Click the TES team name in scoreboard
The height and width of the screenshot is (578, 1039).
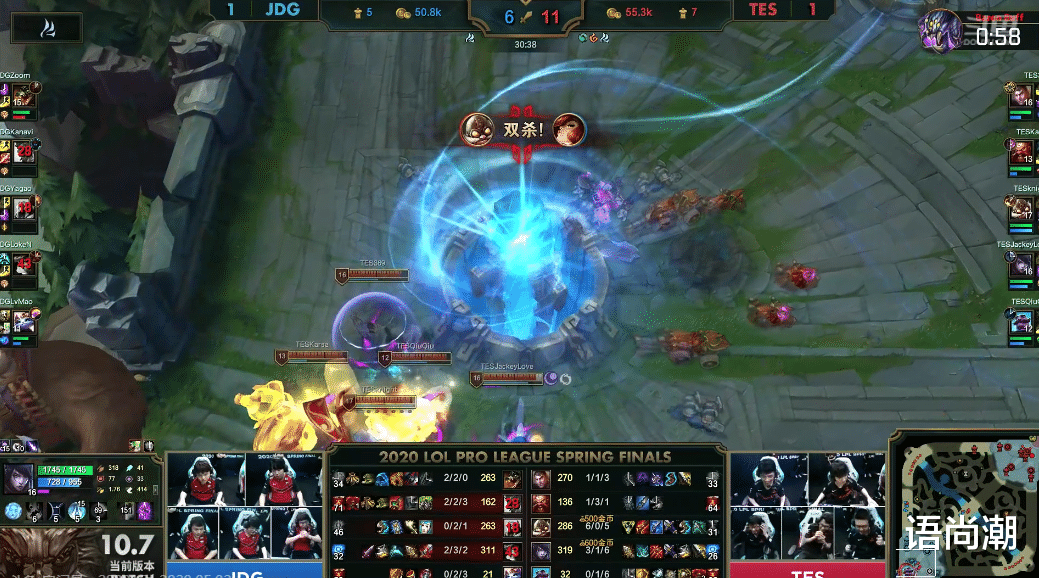point(762,10)
